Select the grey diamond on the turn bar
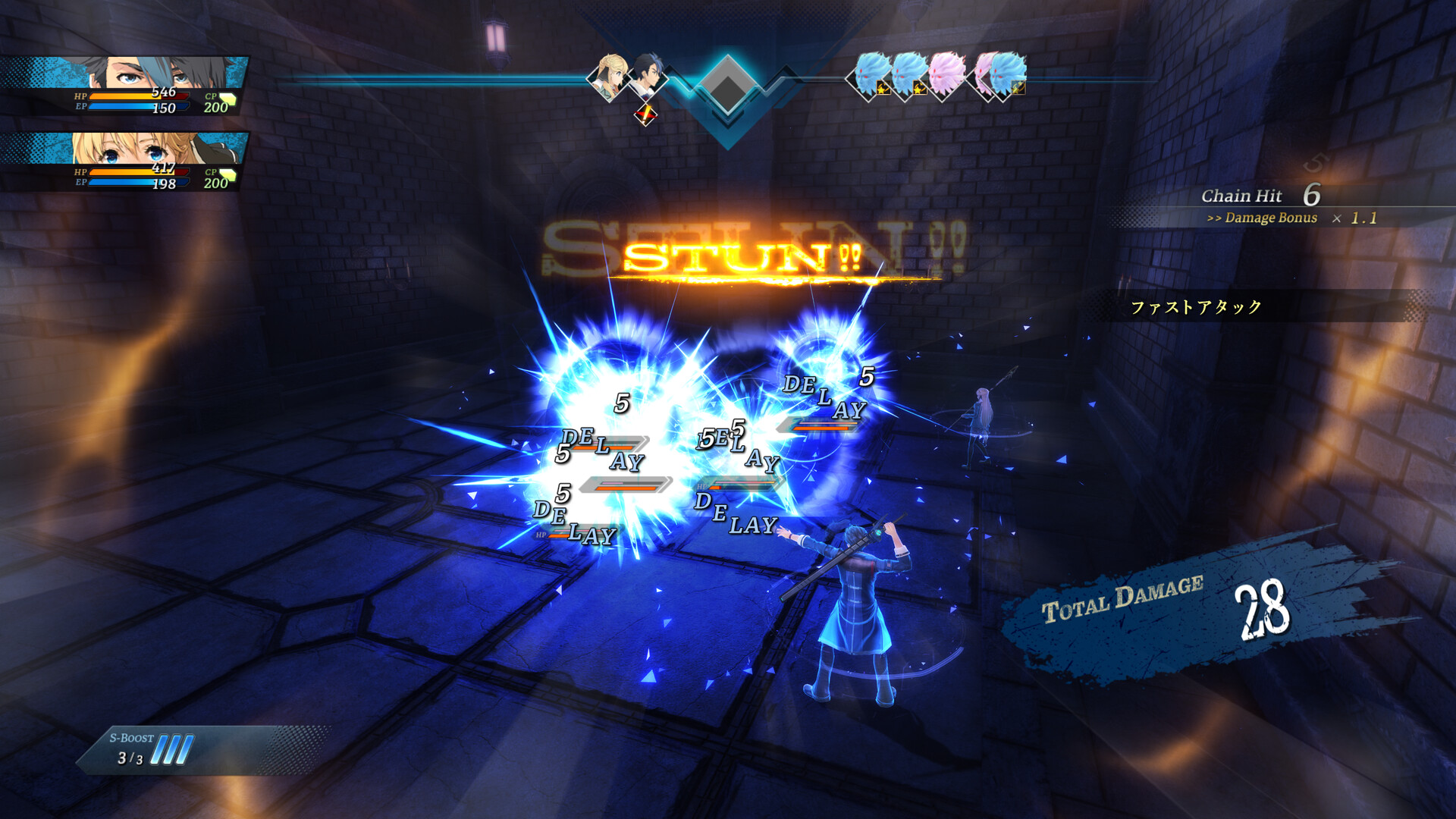Screen dimensions: 1456x819 [x=727, y=85]
